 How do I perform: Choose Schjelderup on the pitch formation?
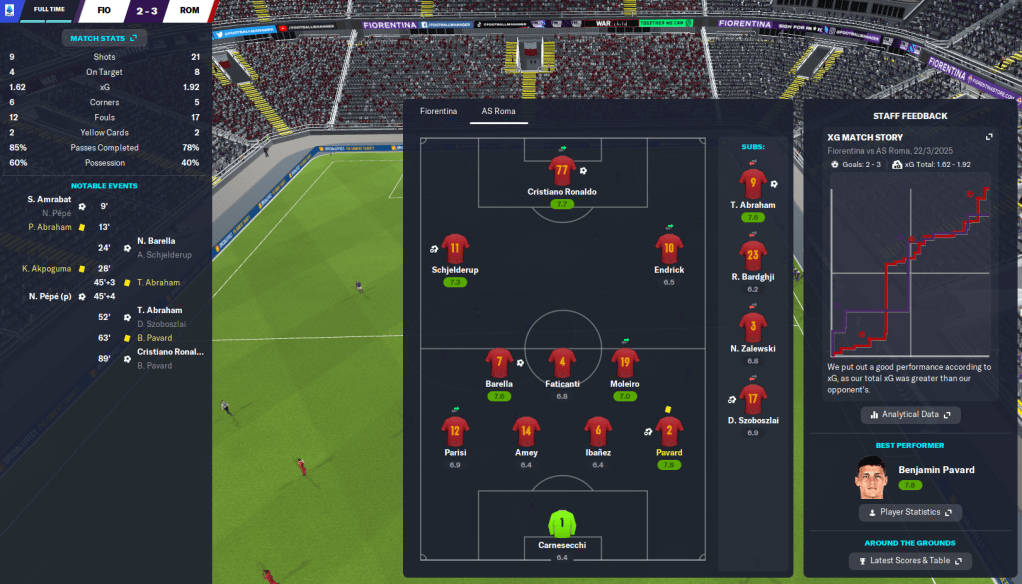tap(455, 248)
